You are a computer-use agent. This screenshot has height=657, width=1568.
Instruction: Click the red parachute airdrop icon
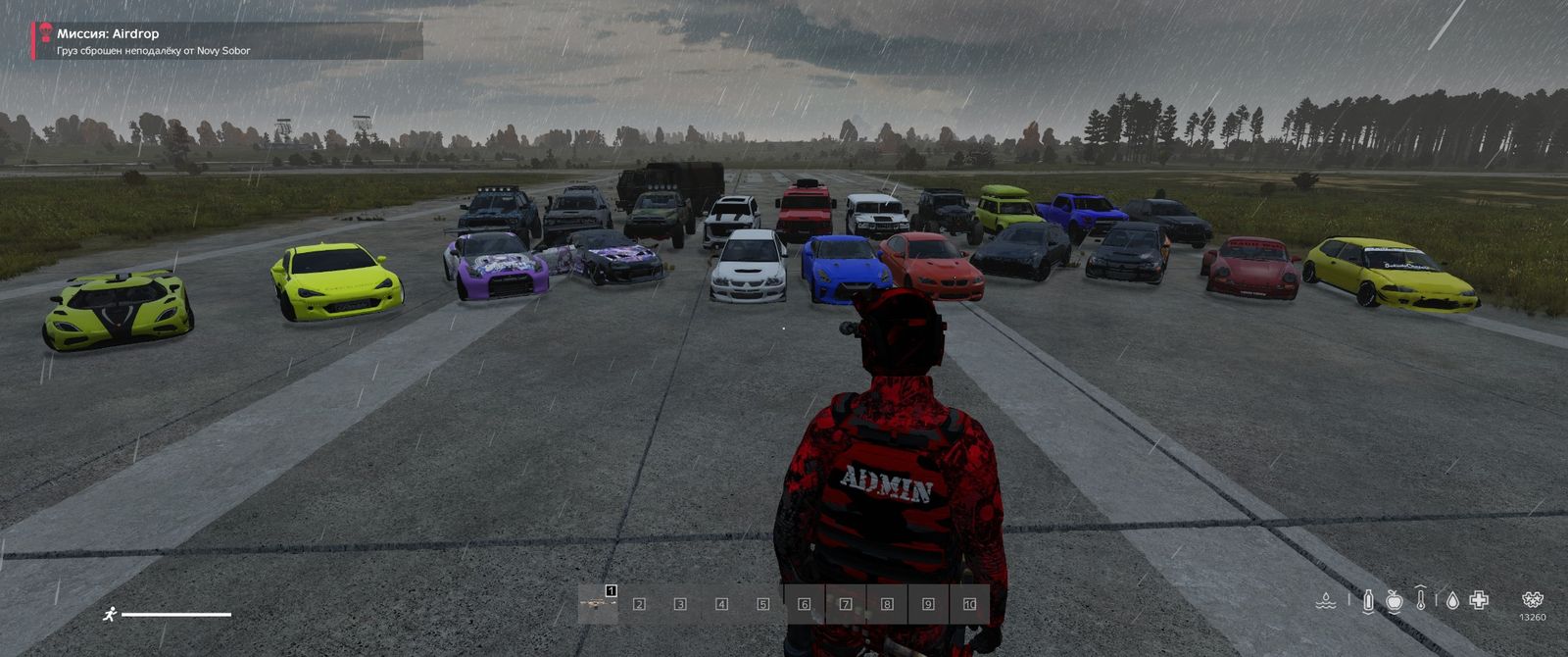(45, 32)
